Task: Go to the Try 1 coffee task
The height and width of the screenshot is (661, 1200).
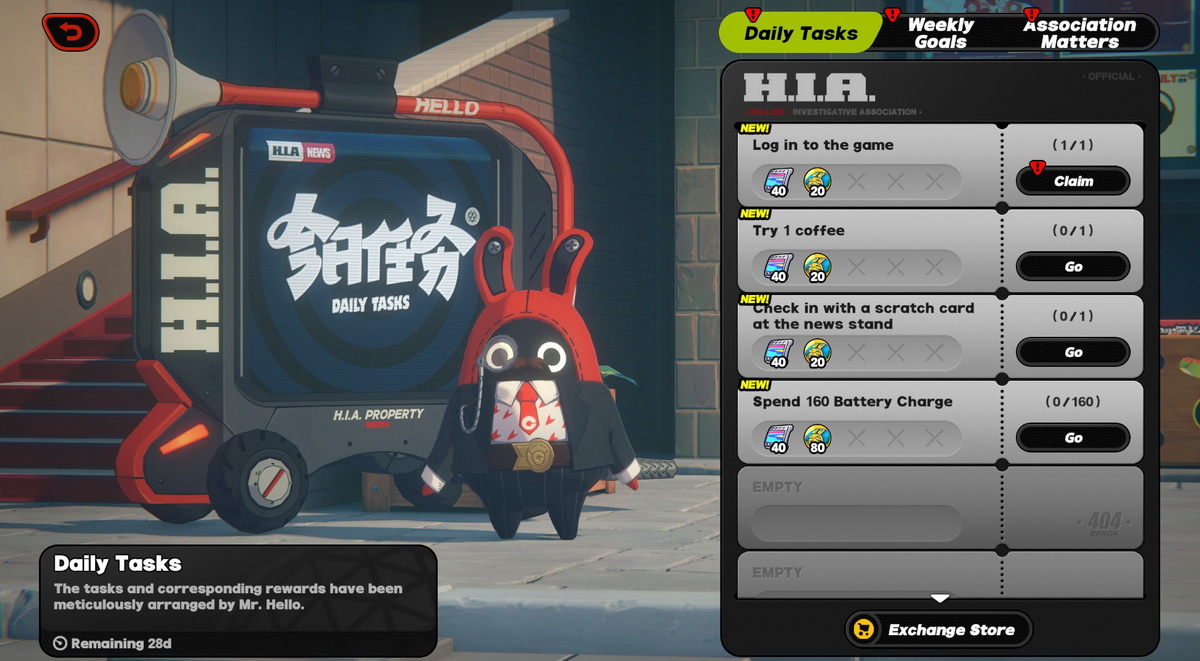Action: 1073,267
